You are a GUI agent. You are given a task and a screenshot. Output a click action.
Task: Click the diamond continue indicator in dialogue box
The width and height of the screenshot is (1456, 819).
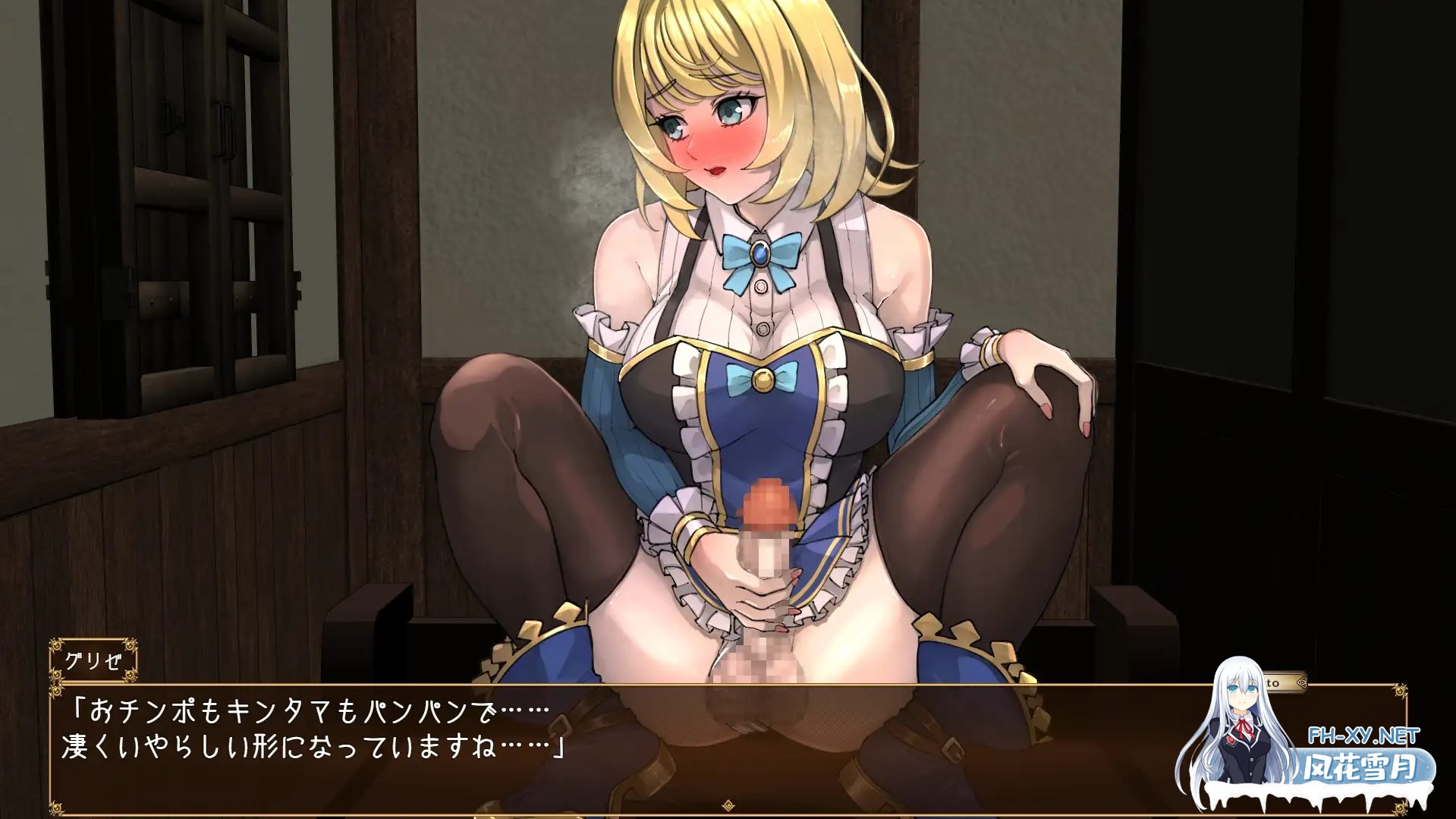click(x=728, y=805)
